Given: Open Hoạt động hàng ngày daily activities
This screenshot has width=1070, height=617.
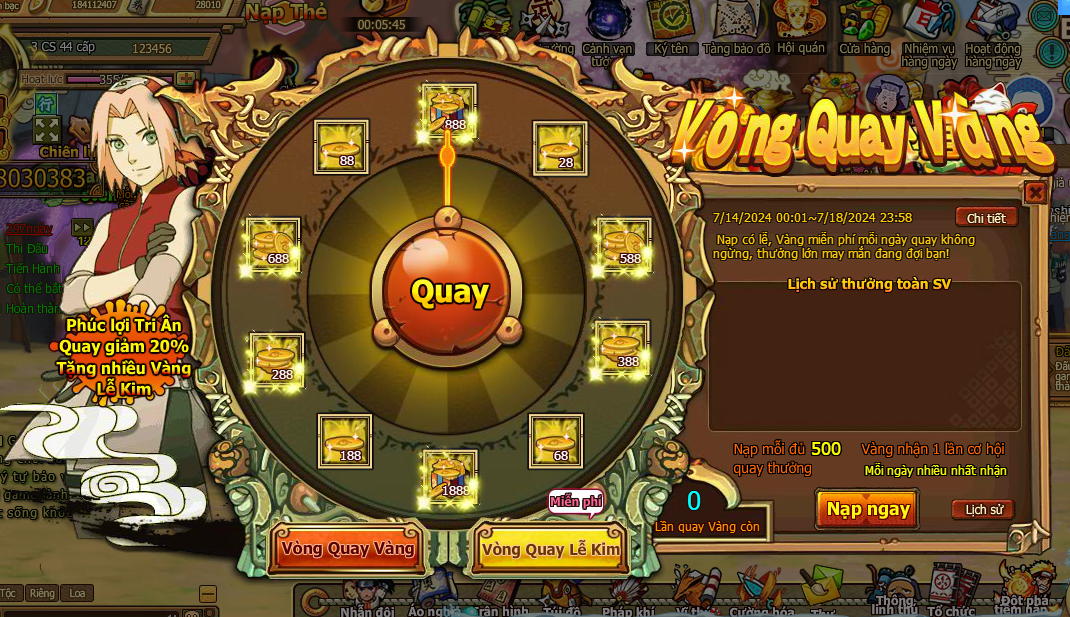Looking at the screenshot, I should pos(993,32).
